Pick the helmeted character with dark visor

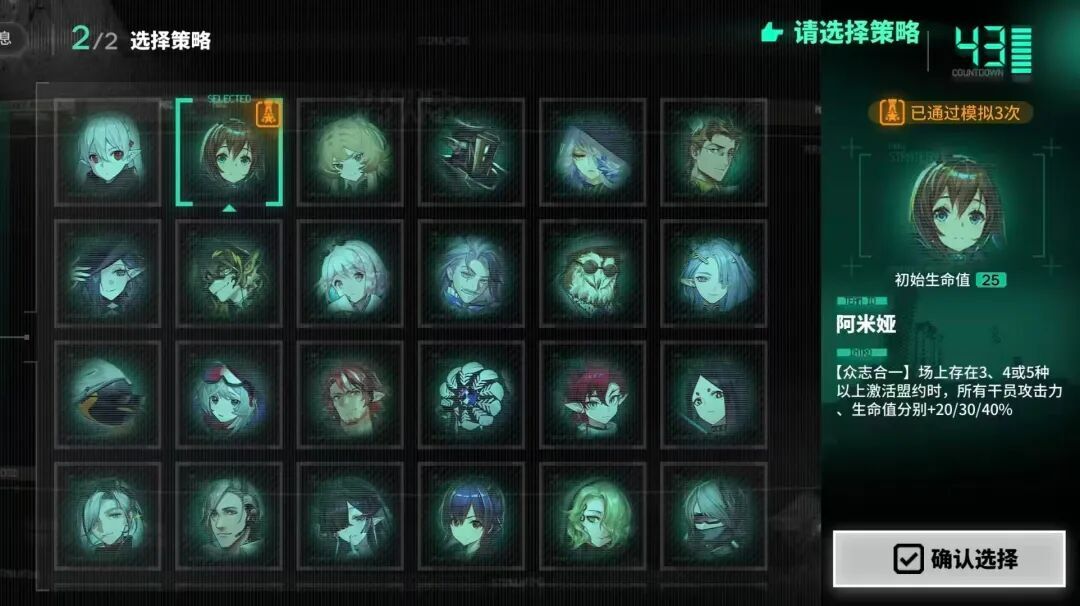click(107, 395)
